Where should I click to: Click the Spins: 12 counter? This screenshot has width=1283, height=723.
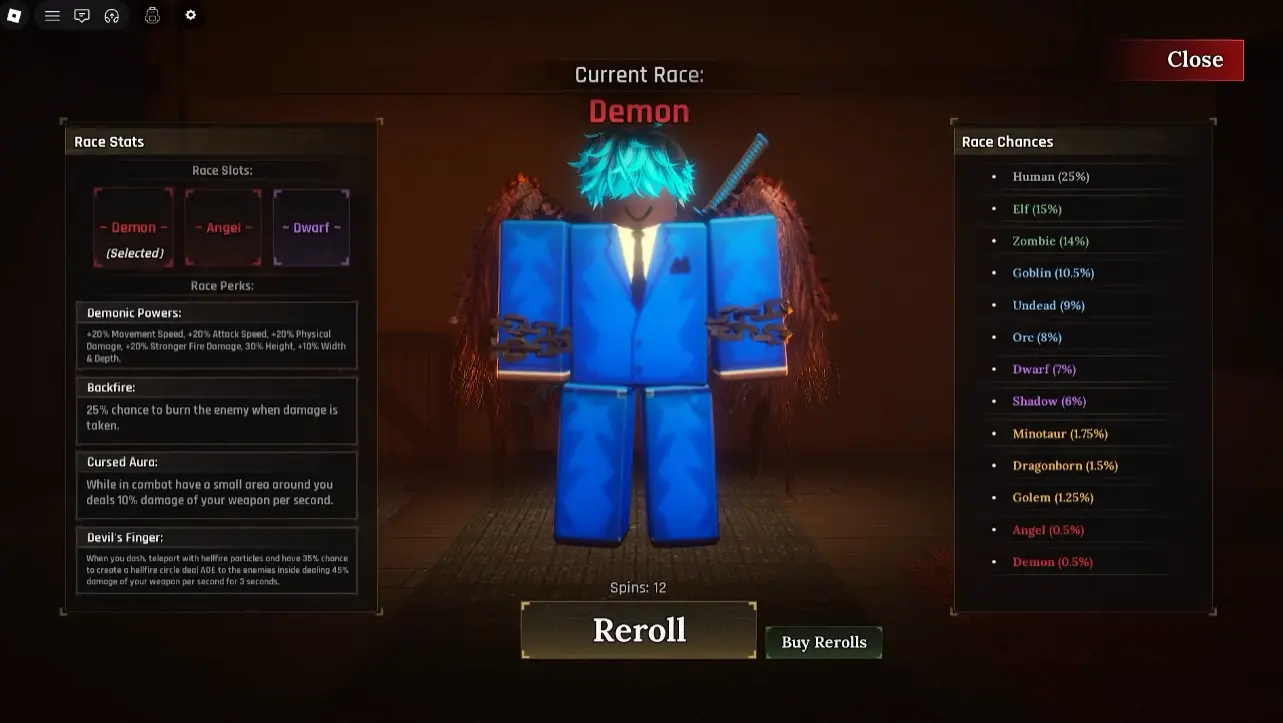tap(638, 587)
